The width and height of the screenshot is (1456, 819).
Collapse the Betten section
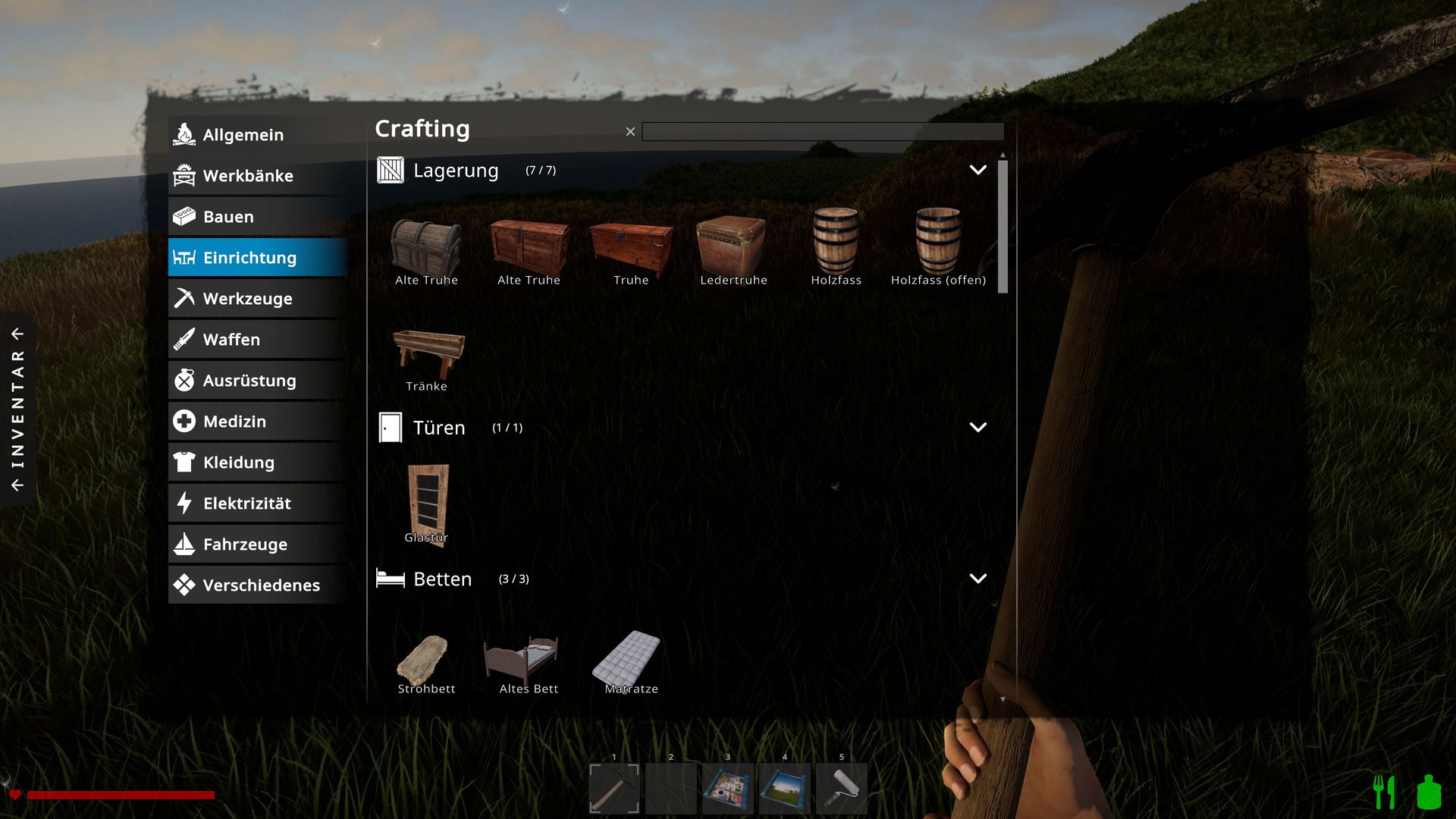[977, 579]
